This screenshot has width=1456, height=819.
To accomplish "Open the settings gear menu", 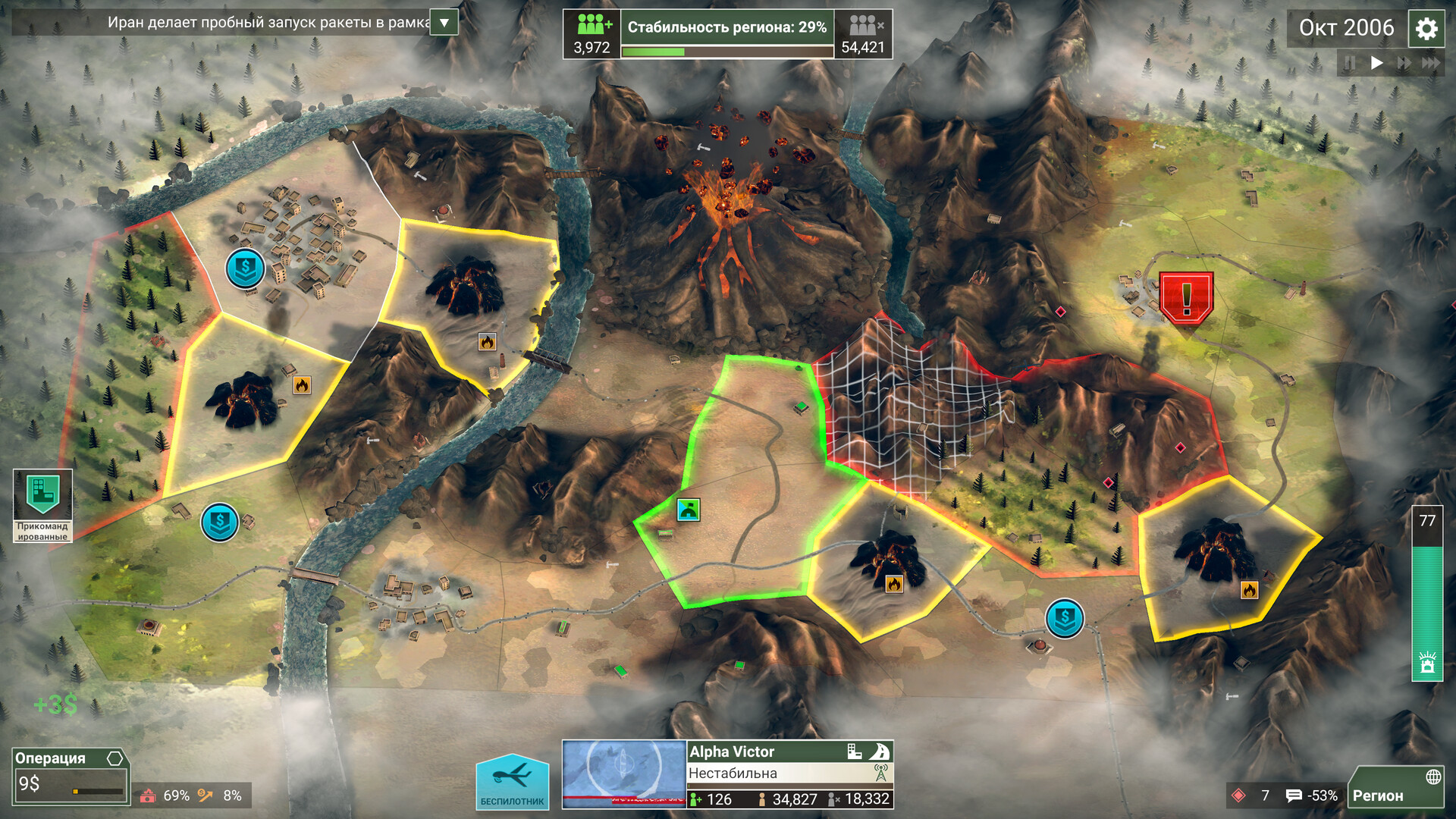I will pyautogui.click(x=1426, y=28).
